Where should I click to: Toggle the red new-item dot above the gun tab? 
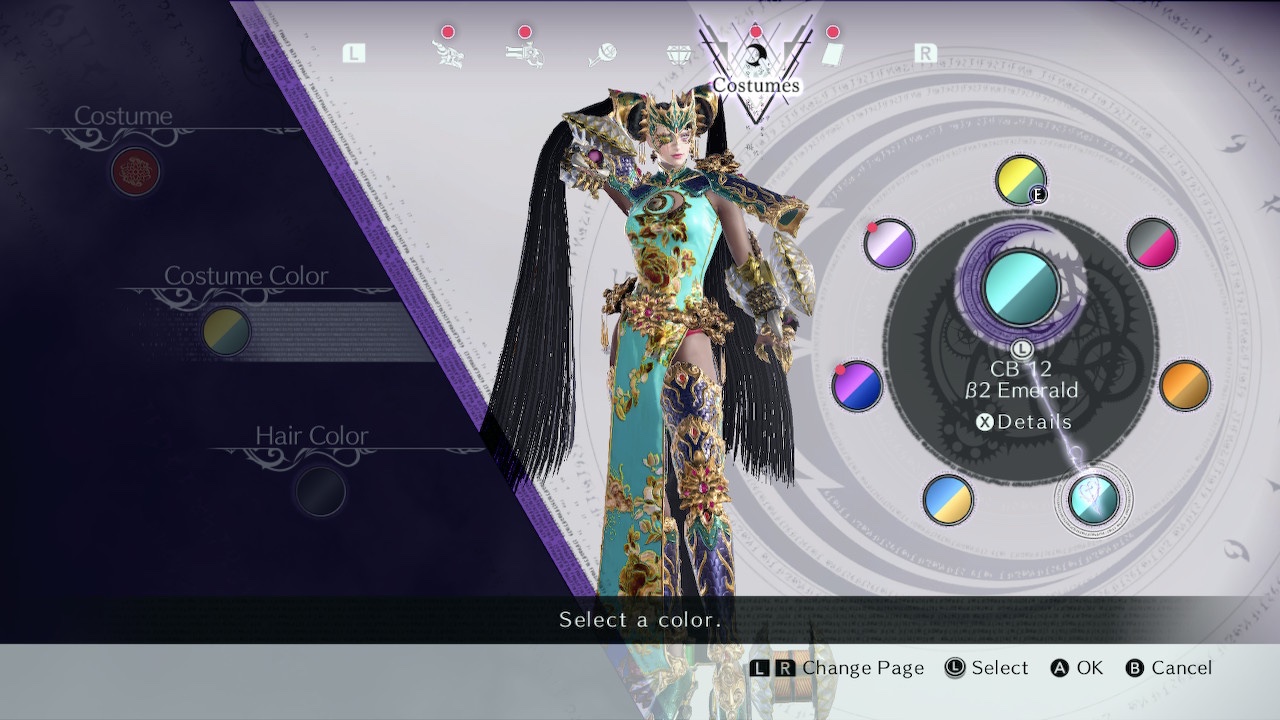click(524, 31)
